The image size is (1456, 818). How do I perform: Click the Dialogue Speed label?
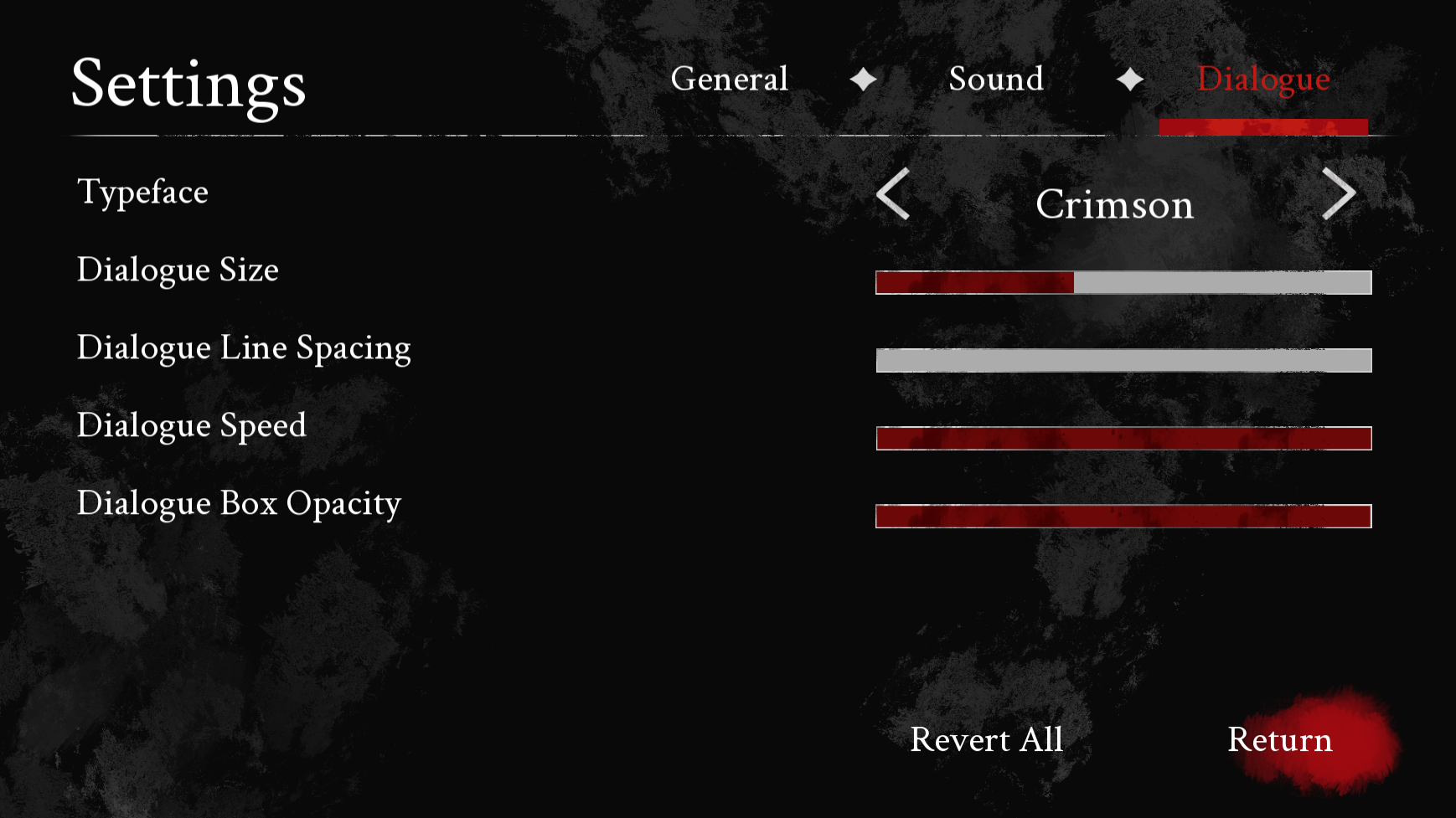coord(191,426)
